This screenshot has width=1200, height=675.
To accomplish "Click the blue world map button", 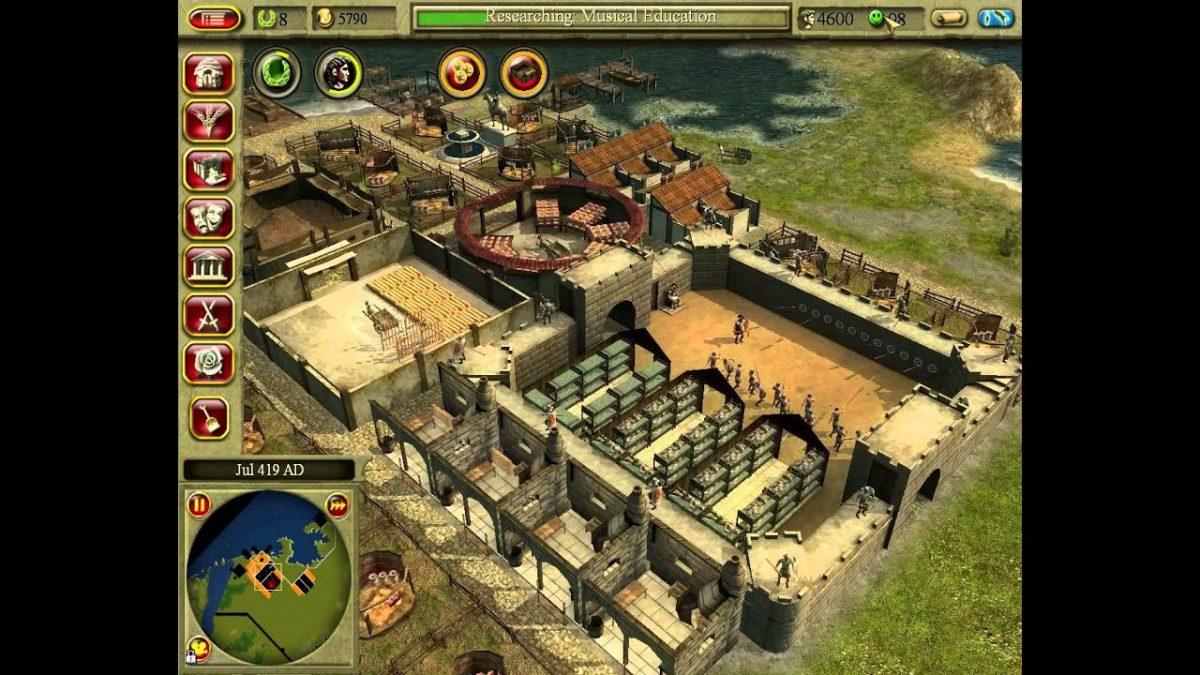I will (996, 18).
